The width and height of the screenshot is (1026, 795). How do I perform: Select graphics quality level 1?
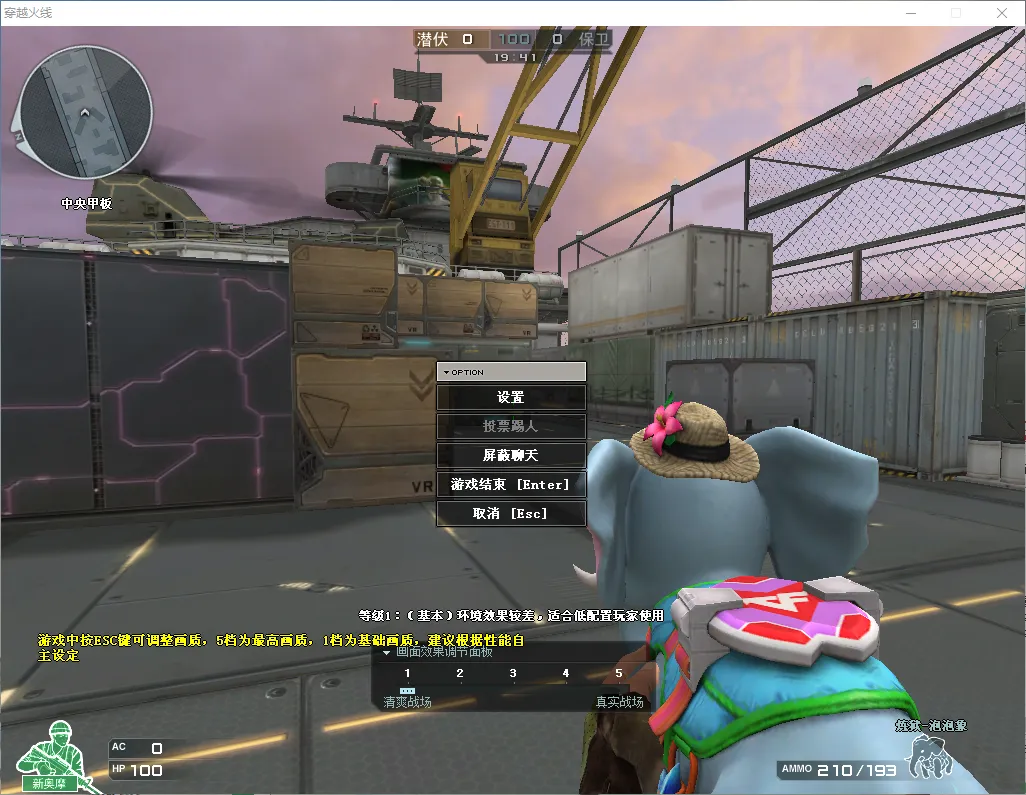click(407, 674)
